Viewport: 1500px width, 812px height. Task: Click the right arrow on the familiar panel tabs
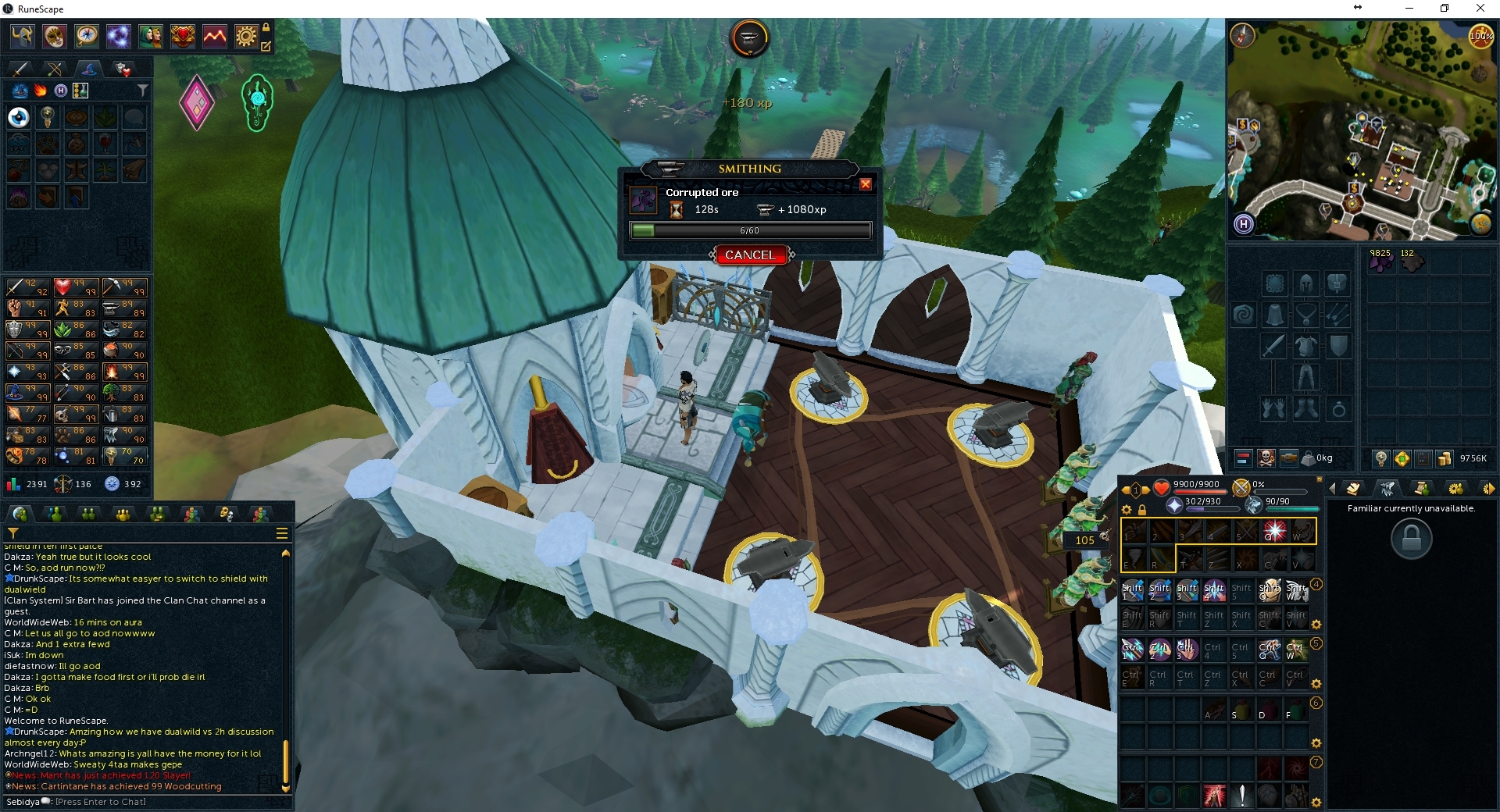pos(1491,488)
